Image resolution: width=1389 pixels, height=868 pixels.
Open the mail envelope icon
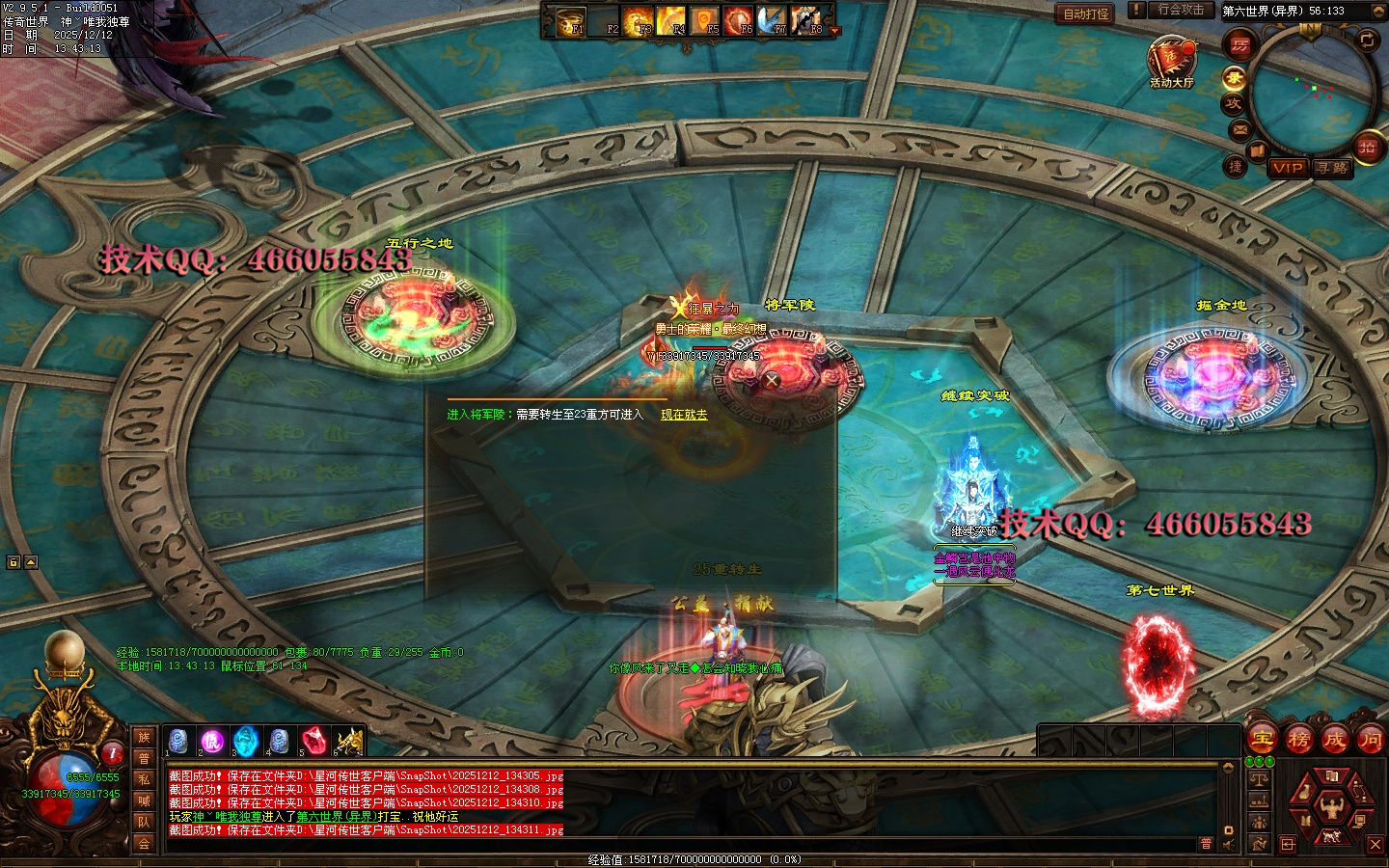click(x=1240, y=128)
